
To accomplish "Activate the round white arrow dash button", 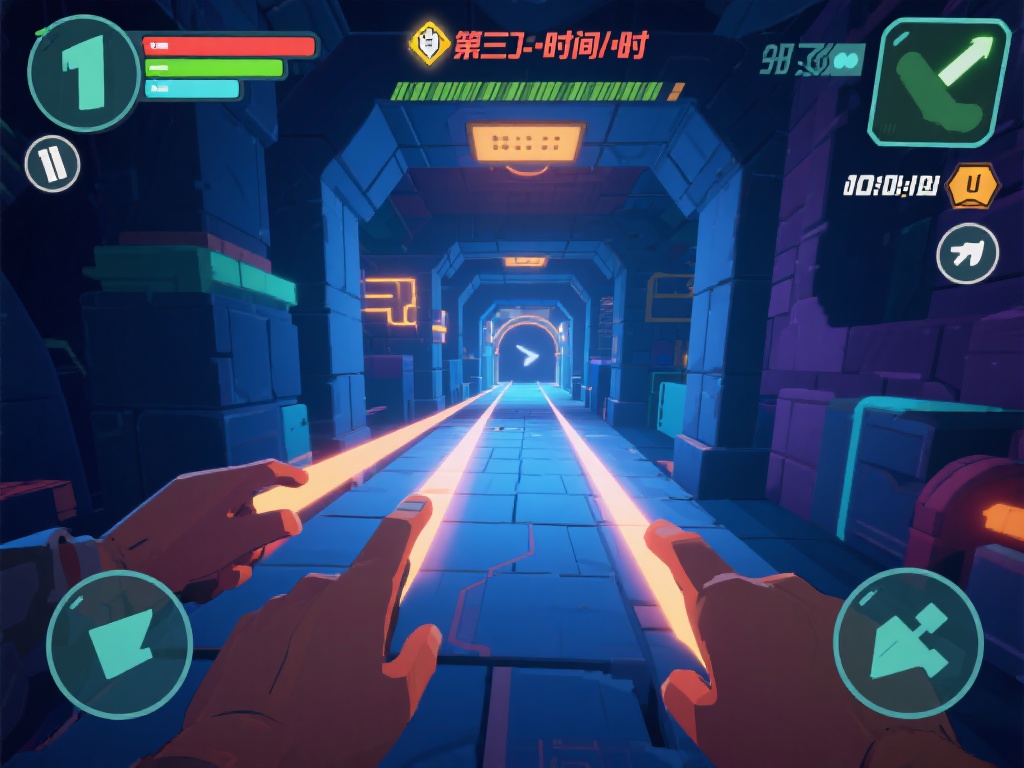I will (x=967, y=254).
